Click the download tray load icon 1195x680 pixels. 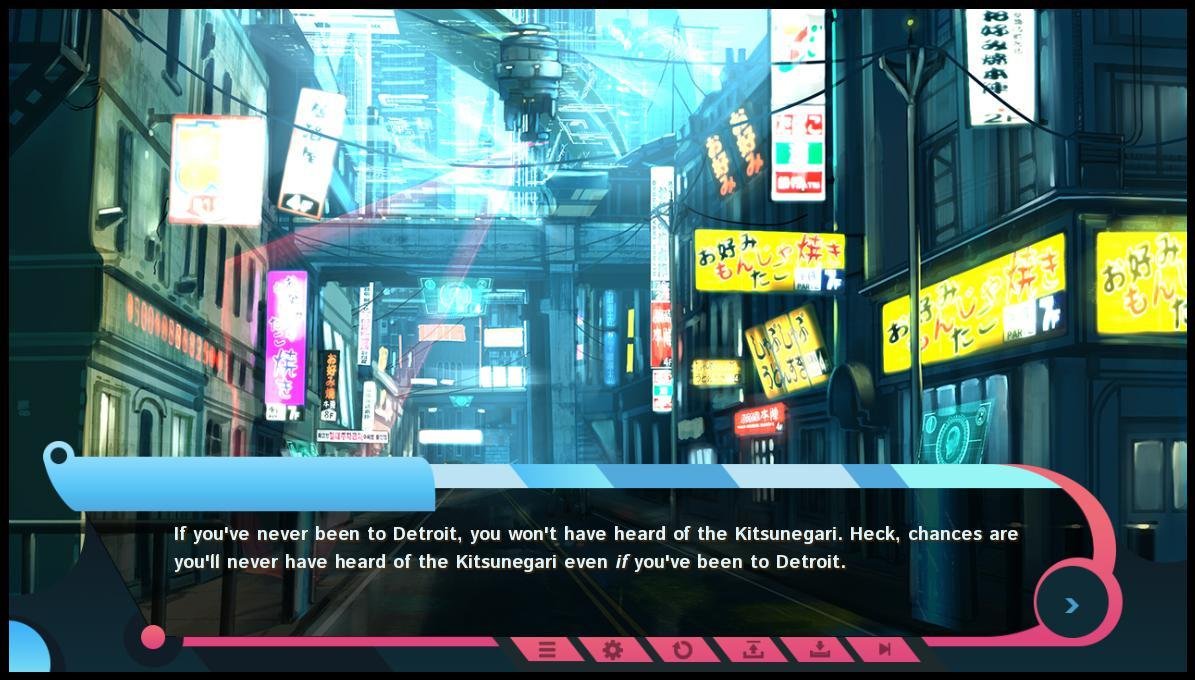(x=819, y=650)
